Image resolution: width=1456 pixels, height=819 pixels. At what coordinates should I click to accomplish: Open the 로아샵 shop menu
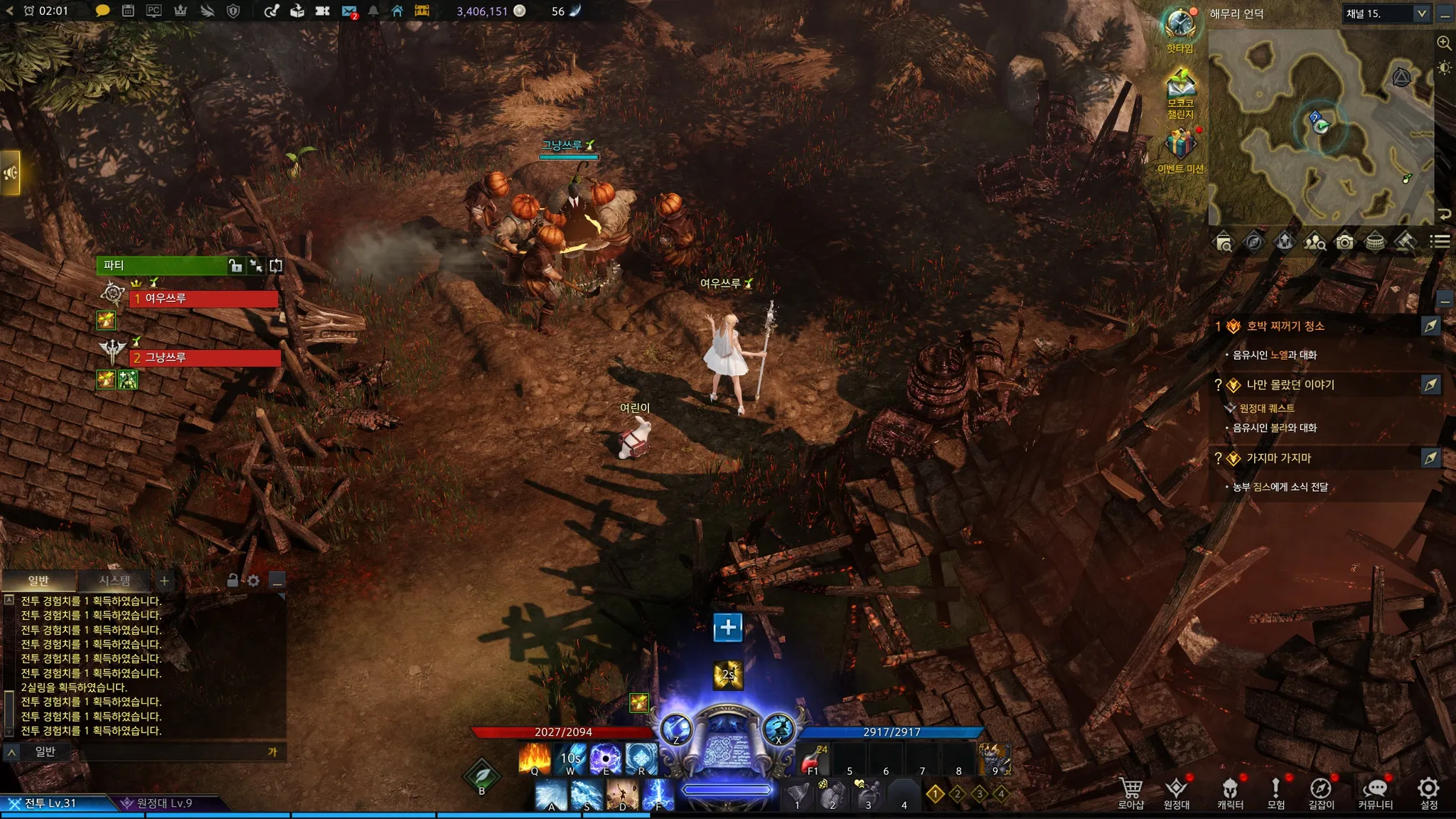pos(1130,793)
